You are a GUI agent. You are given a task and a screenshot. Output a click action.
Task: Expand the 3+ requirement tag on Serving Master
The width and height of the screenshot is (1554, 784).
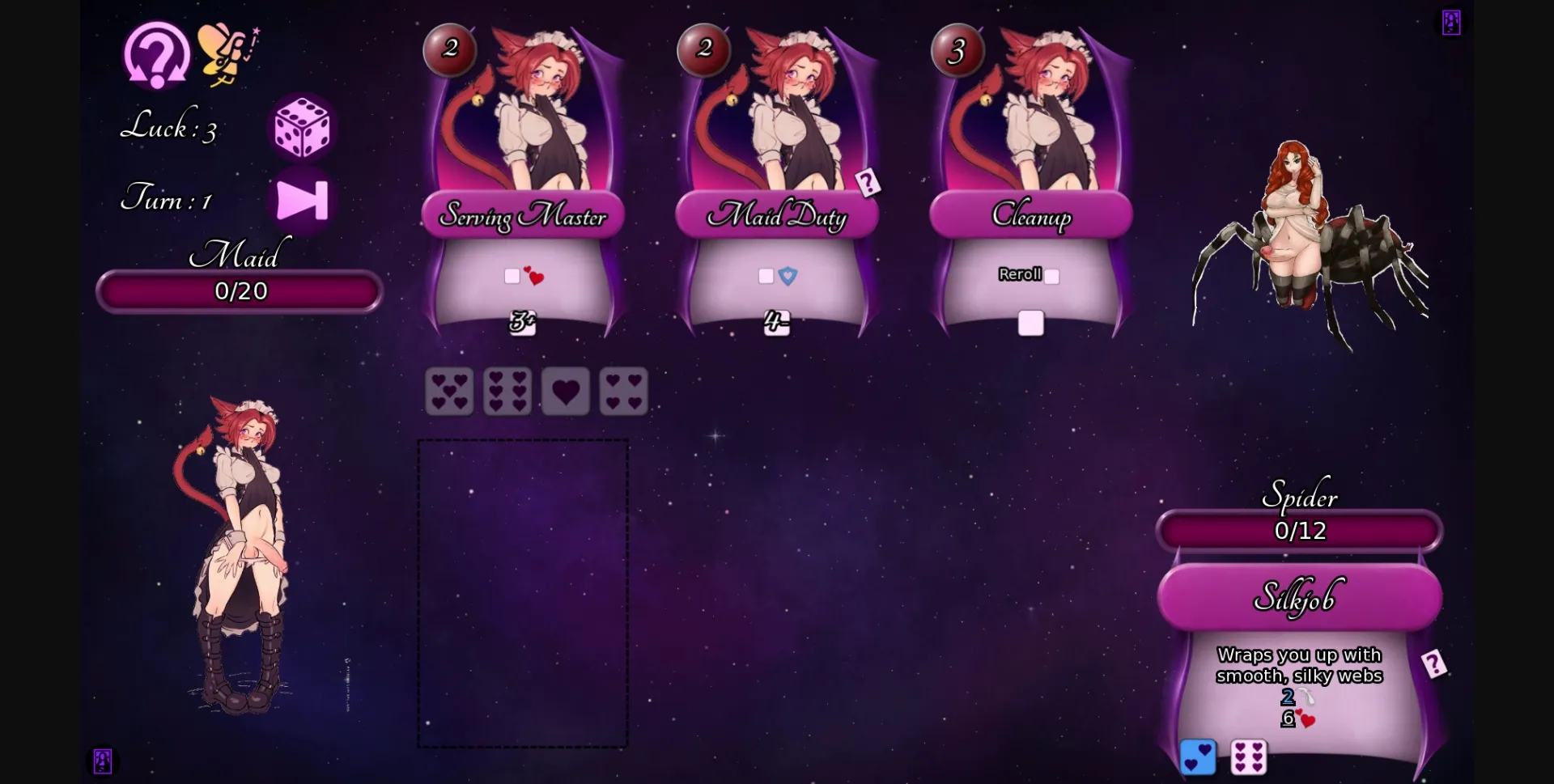[x=522, y=322]
